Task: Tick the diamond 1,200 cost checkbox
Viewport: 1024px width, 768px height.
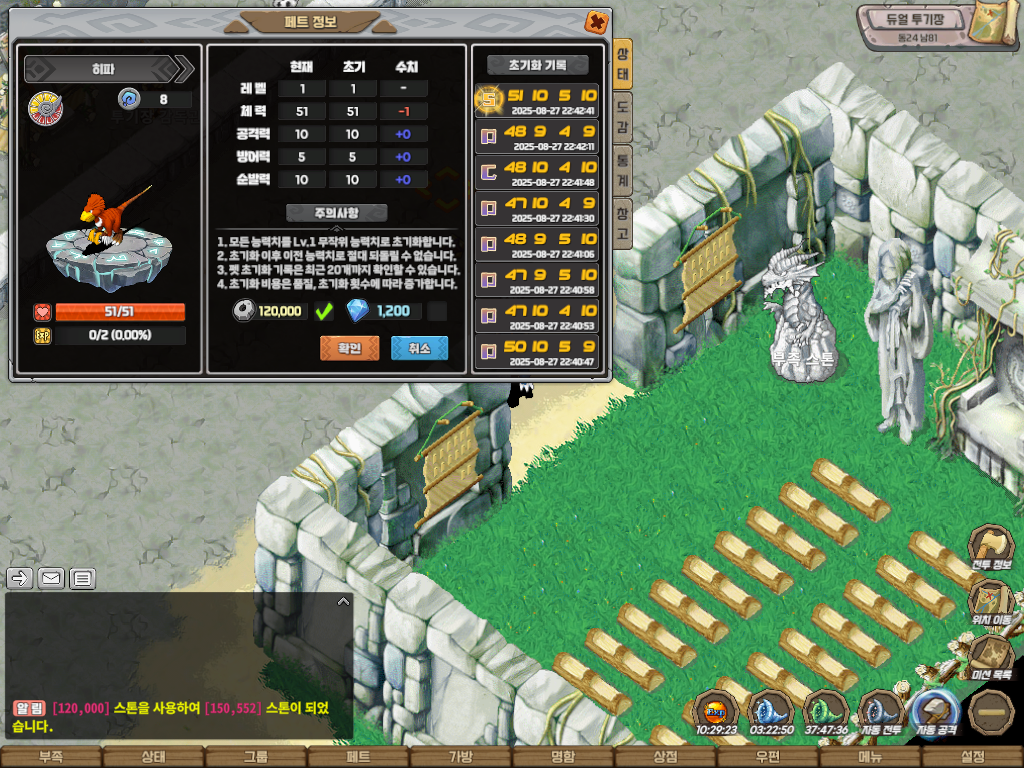Action: coord(437,311)
